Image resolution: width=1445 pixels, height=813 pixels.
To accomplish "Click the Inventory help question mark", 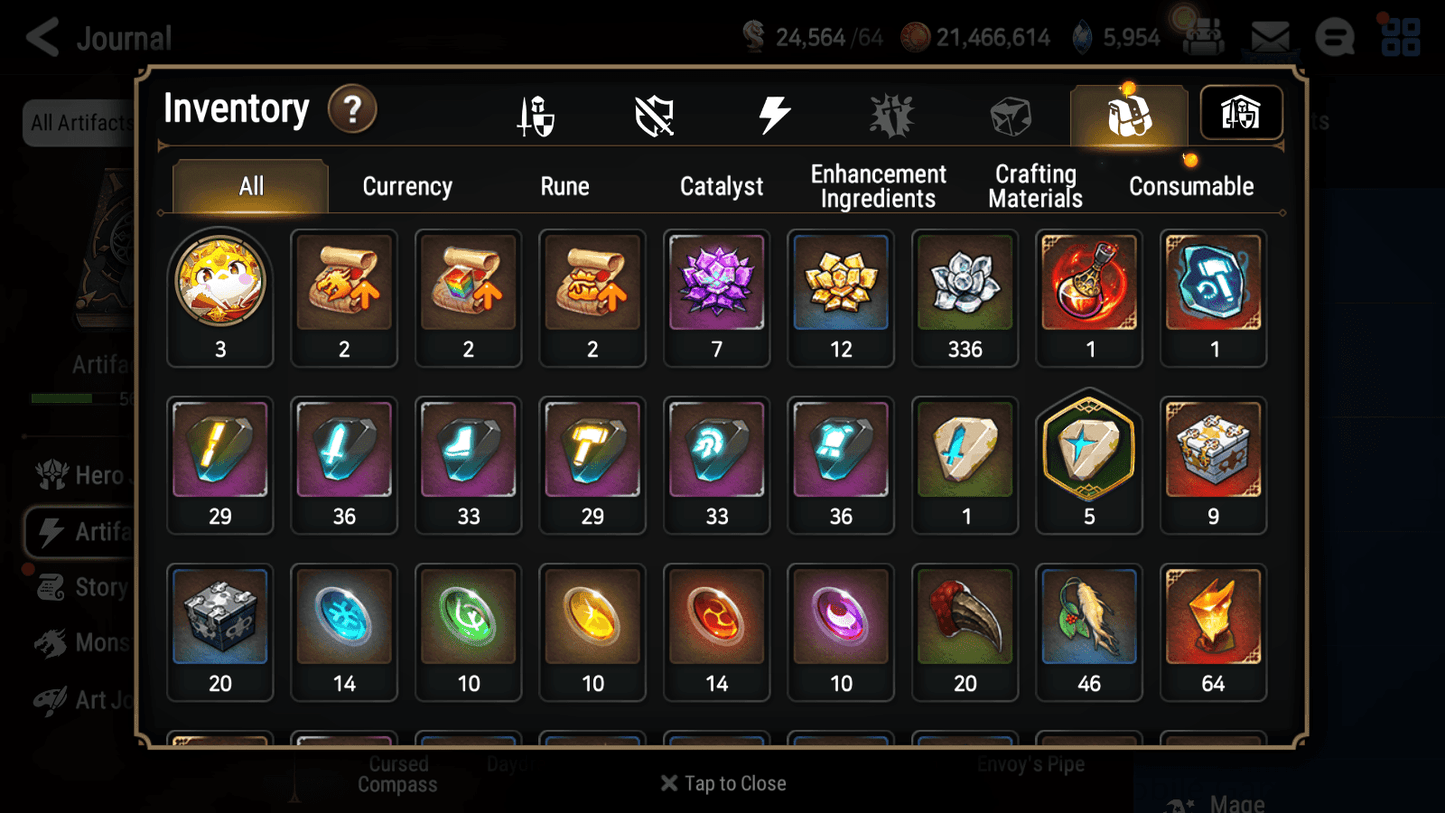I will point(352,111).
